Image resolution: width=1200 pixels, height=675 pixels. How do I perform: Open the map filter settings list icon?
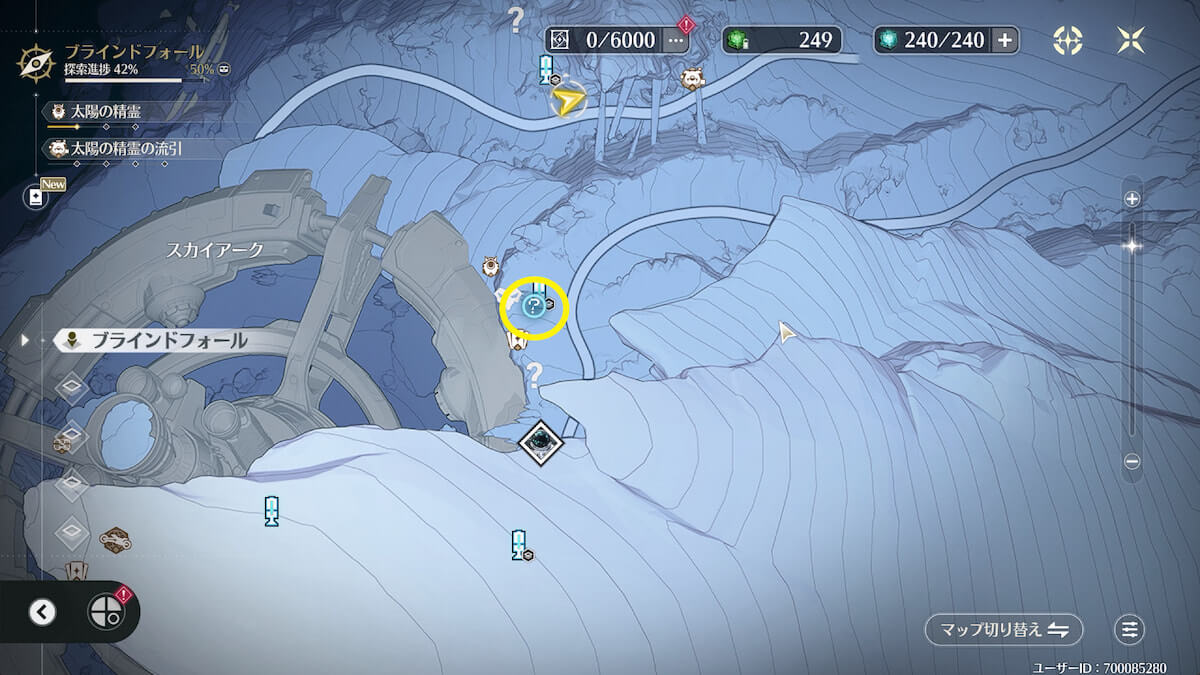(x=1130, y=629)
